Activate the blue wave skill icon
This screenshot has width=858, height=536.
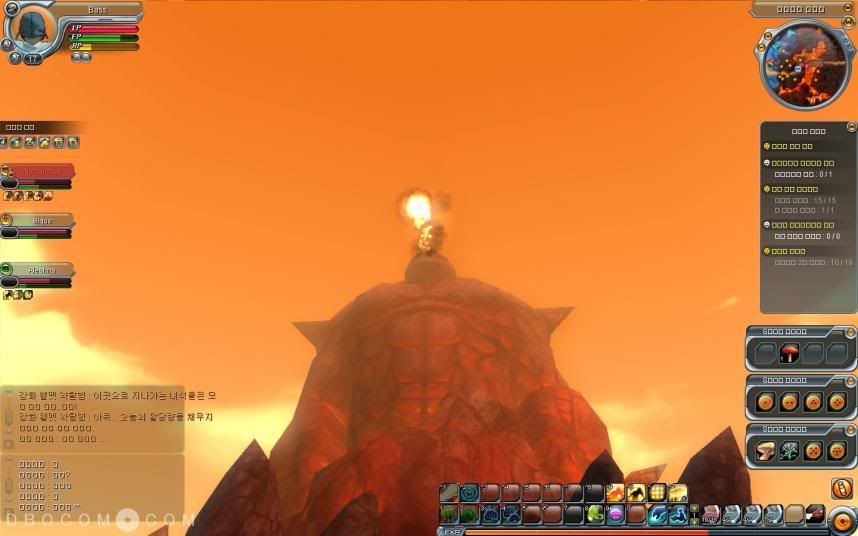tap(657, 514)
